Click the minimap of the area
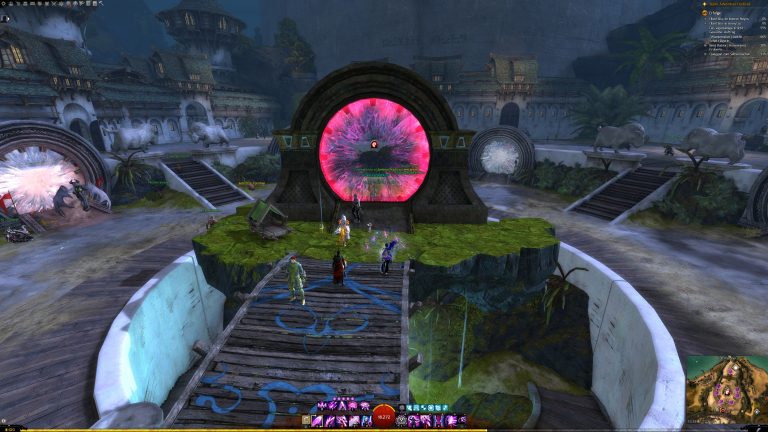The height and width of the screenshot is (432, 768). click(725, 391)
